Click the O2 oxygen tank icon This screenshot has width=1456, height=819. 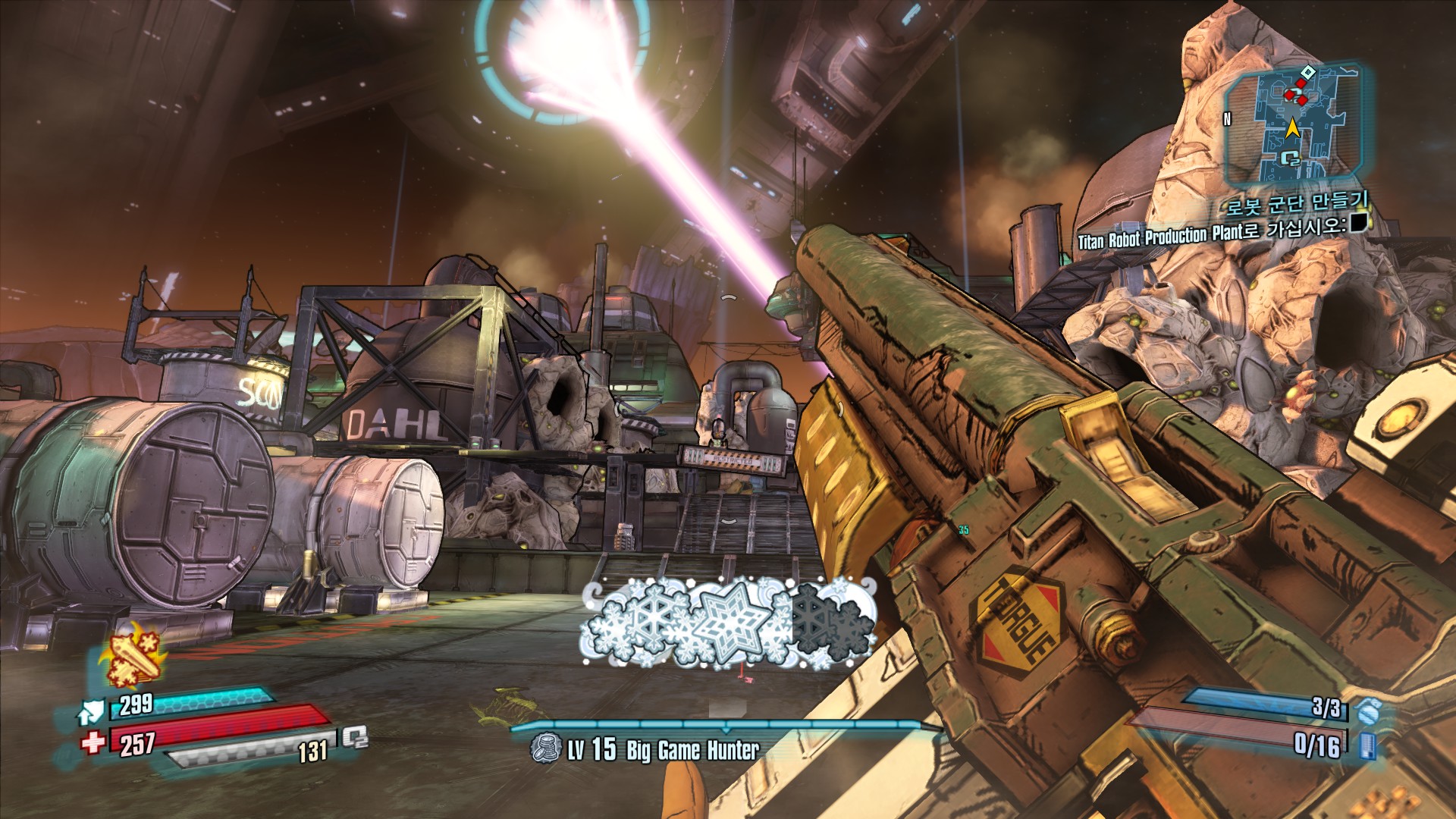(355, 737)
